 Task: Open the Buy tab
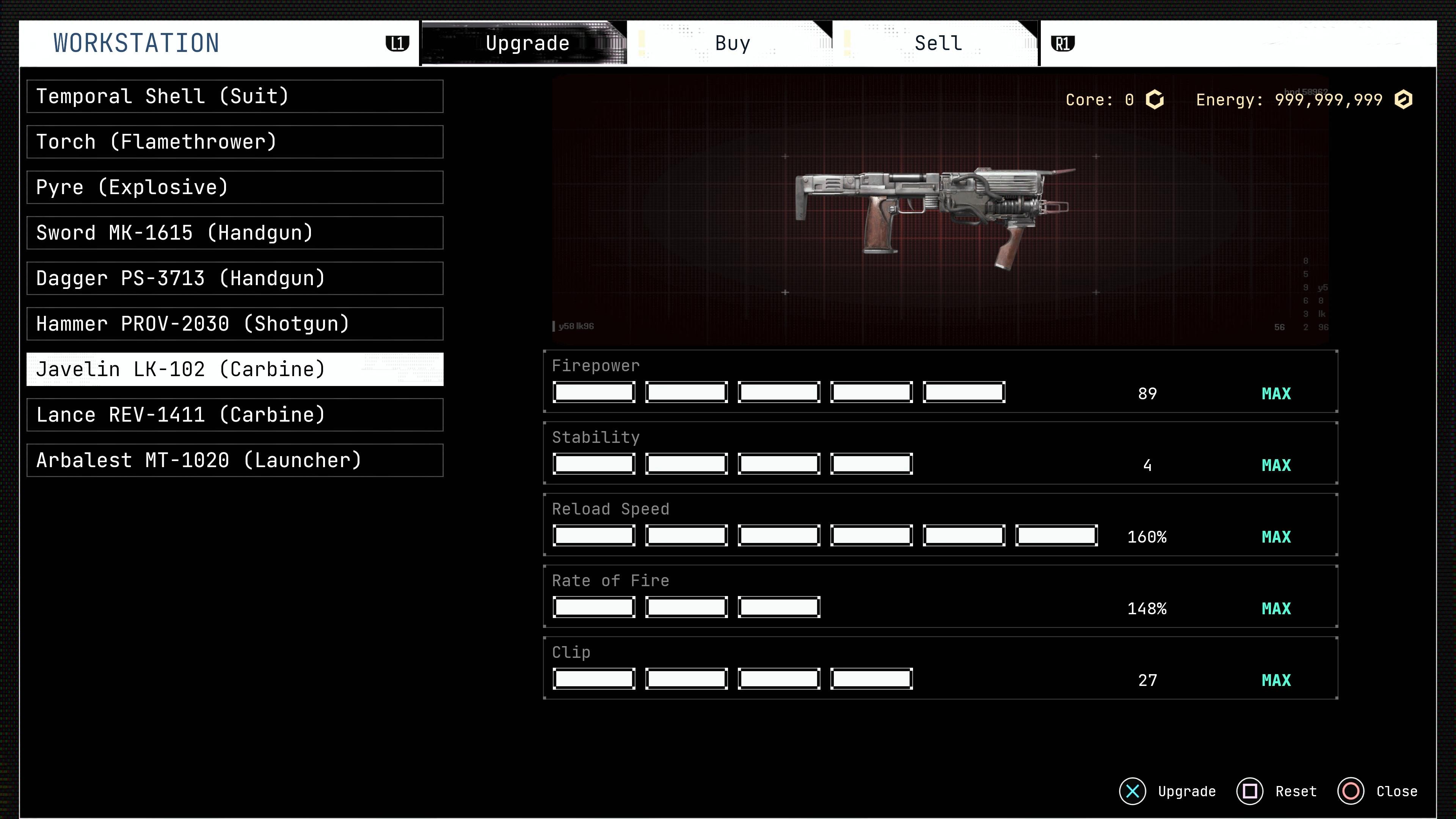click(x=731, y=44)
